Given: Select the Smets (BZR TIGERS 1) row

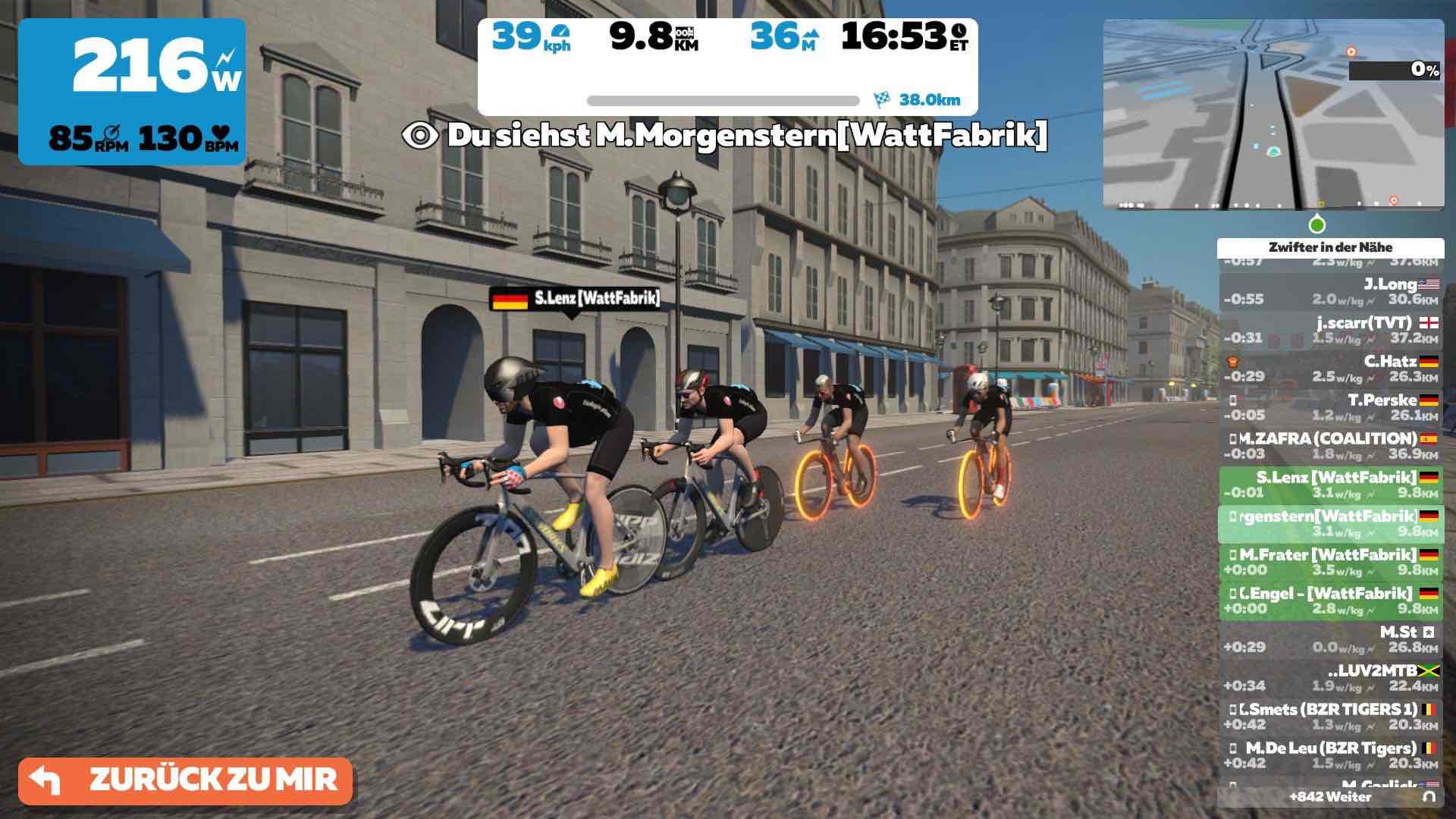Looking at the screenshot, I should coord(1331,717).
